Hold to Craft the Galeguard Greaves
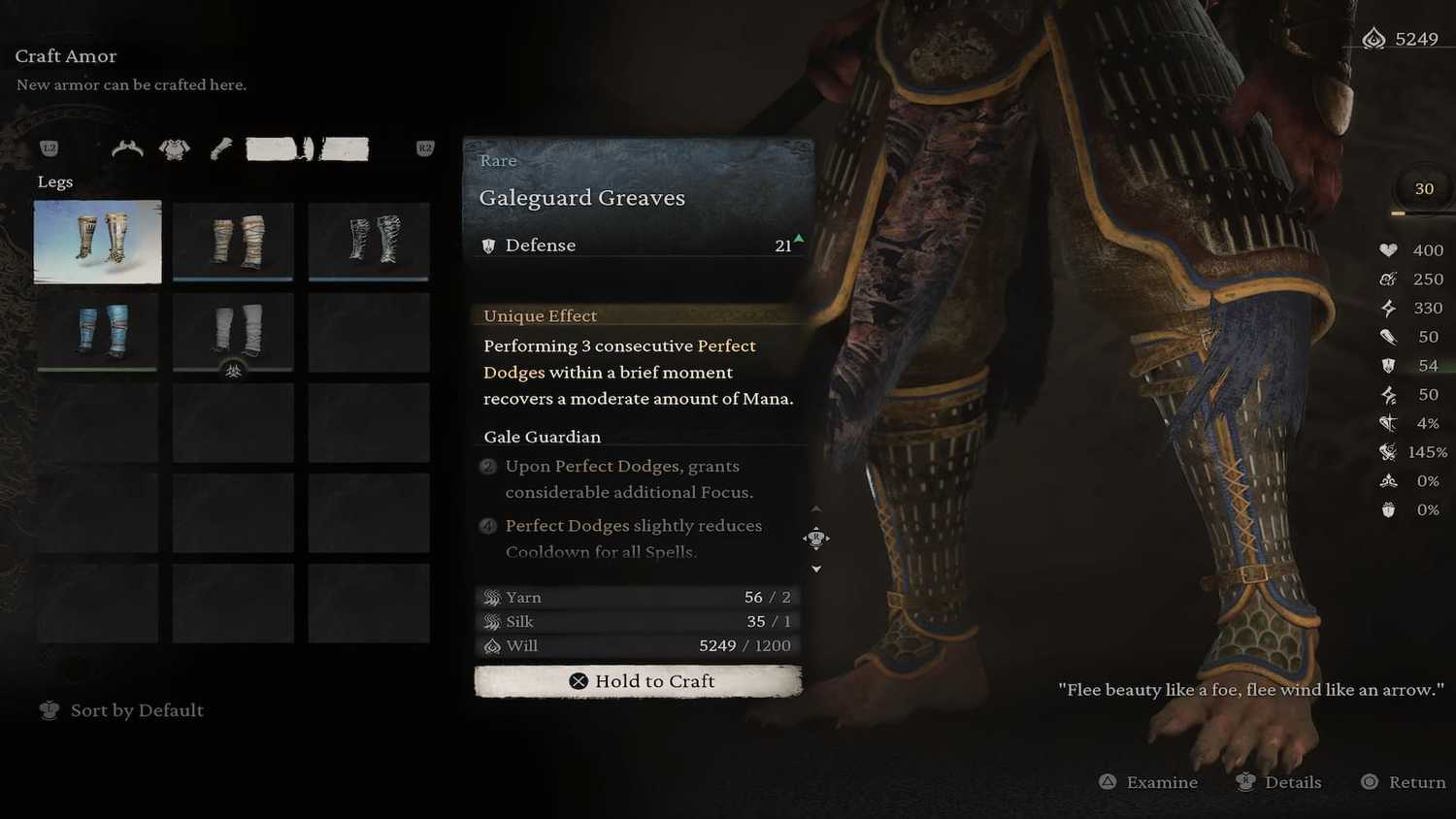This screenshot has width=1456, height=819. click(x=638, y=681)
